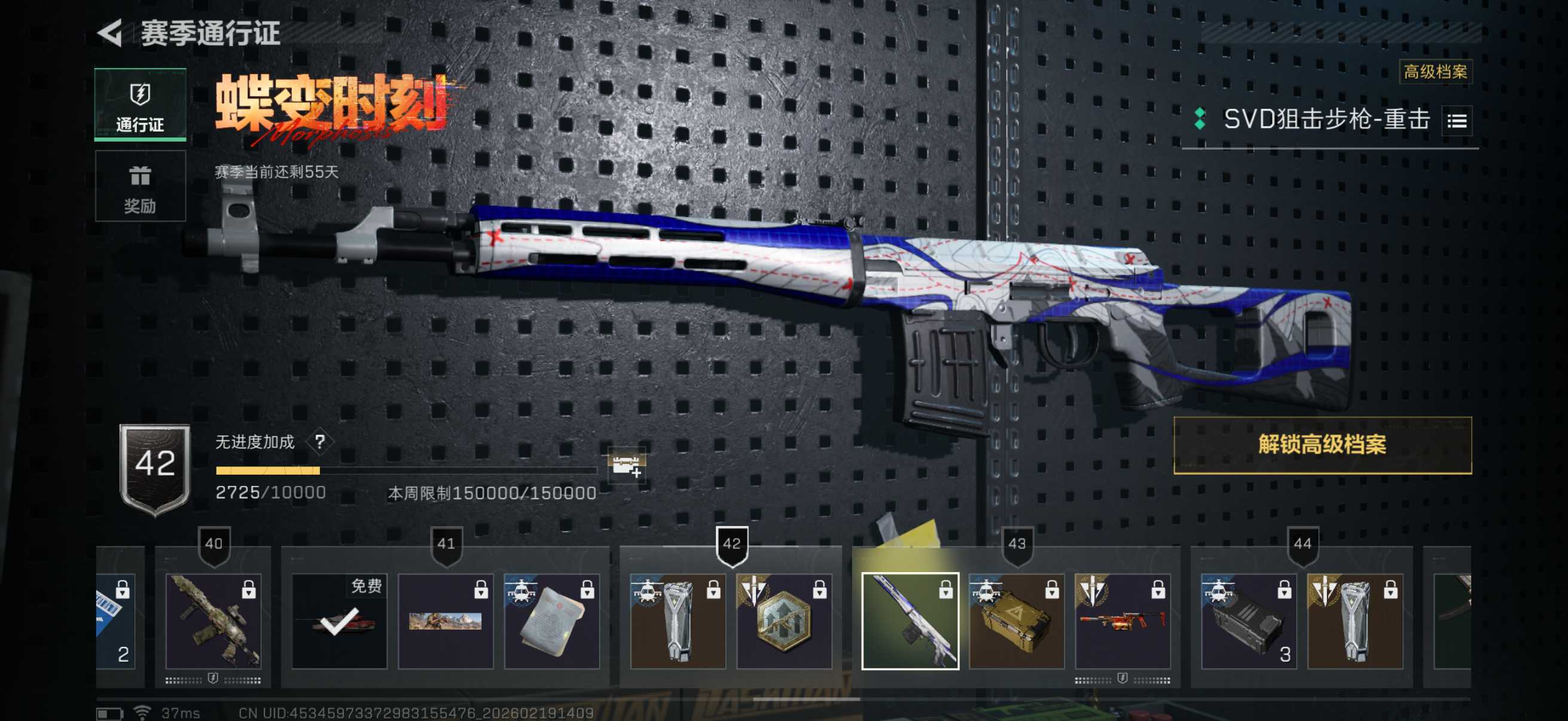Viewport: 1568px width, 721px height.
Task: Show the 无进度加成 question mark help
Action: point(320,442)
